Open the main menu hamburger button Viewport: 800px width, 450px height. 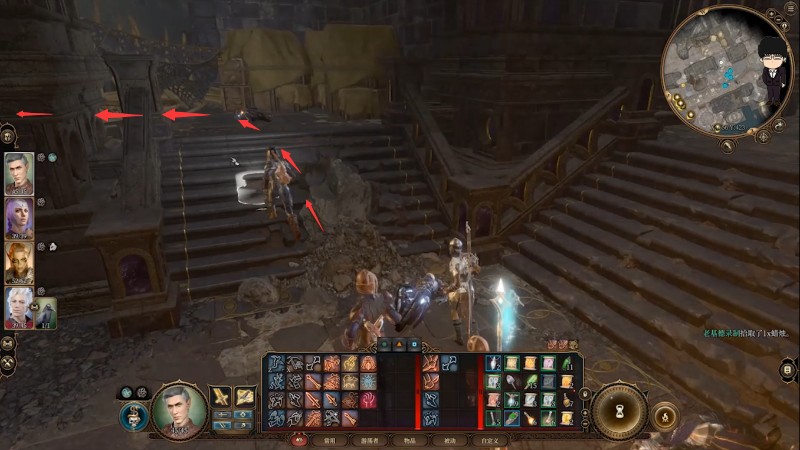pyautogui.click(x=790, y=10)
